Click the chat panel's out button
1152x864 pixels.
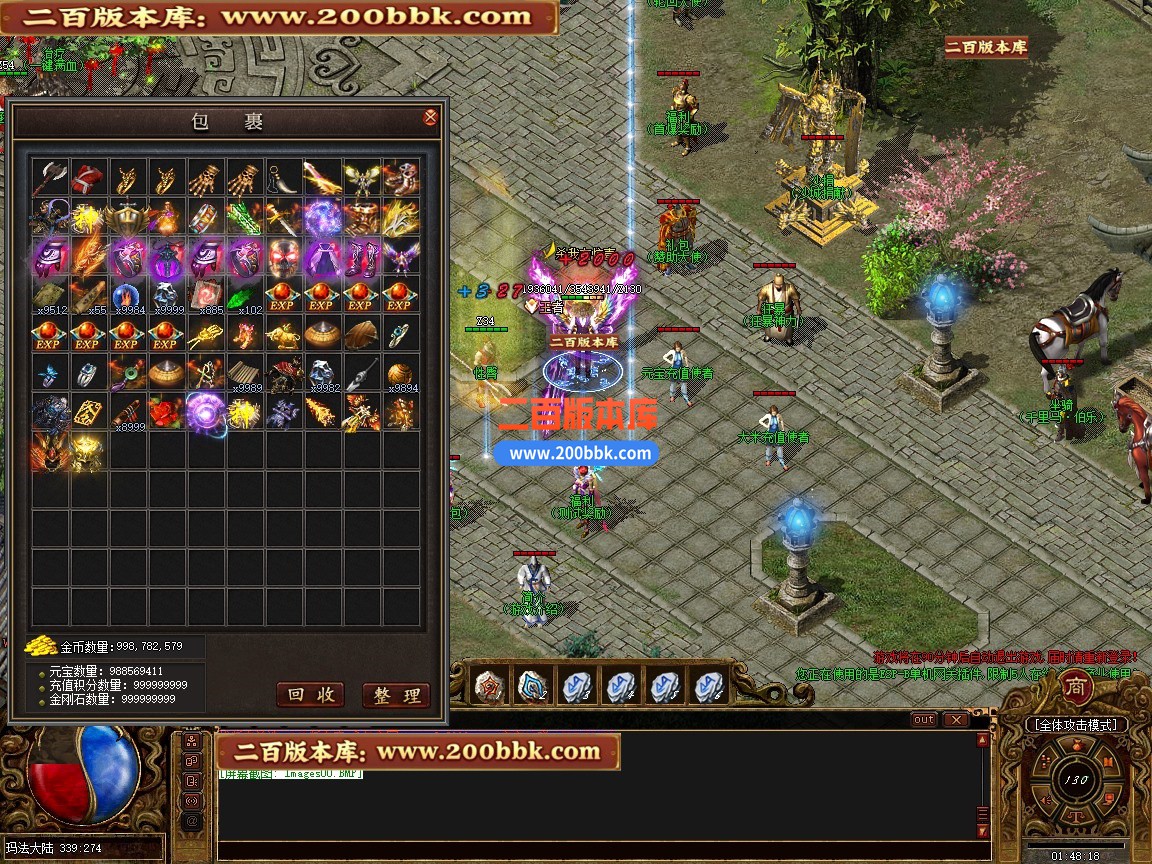924,719
